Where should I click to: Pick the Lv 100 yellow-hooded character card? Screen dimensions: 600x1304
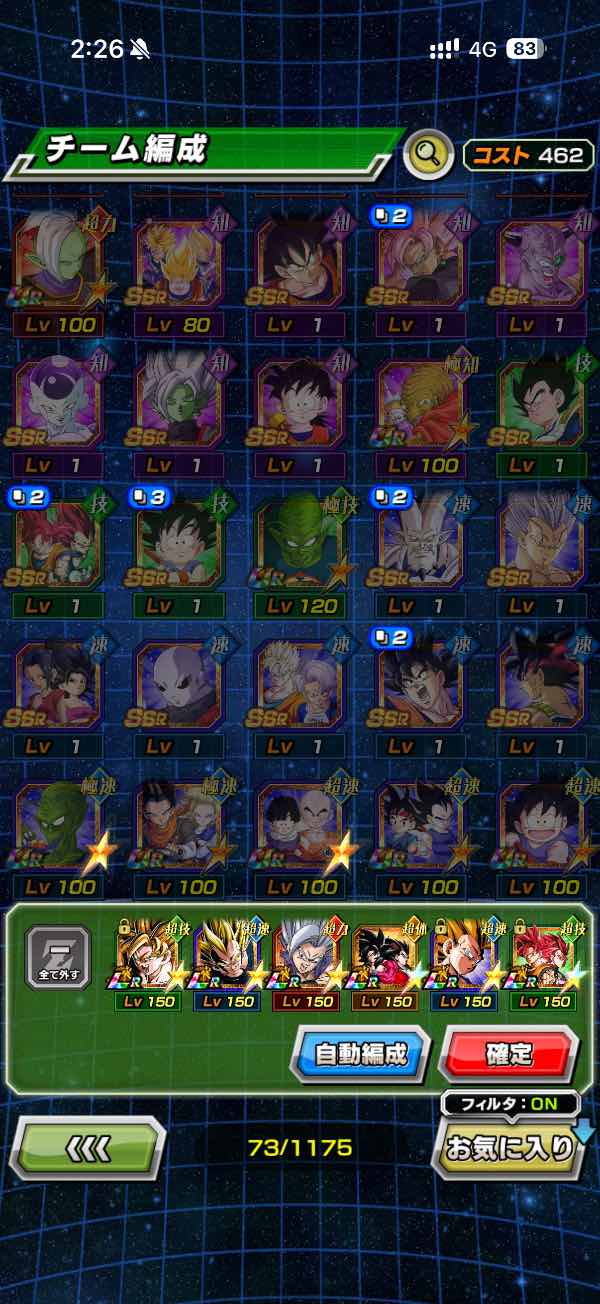[x=422, y=407]
